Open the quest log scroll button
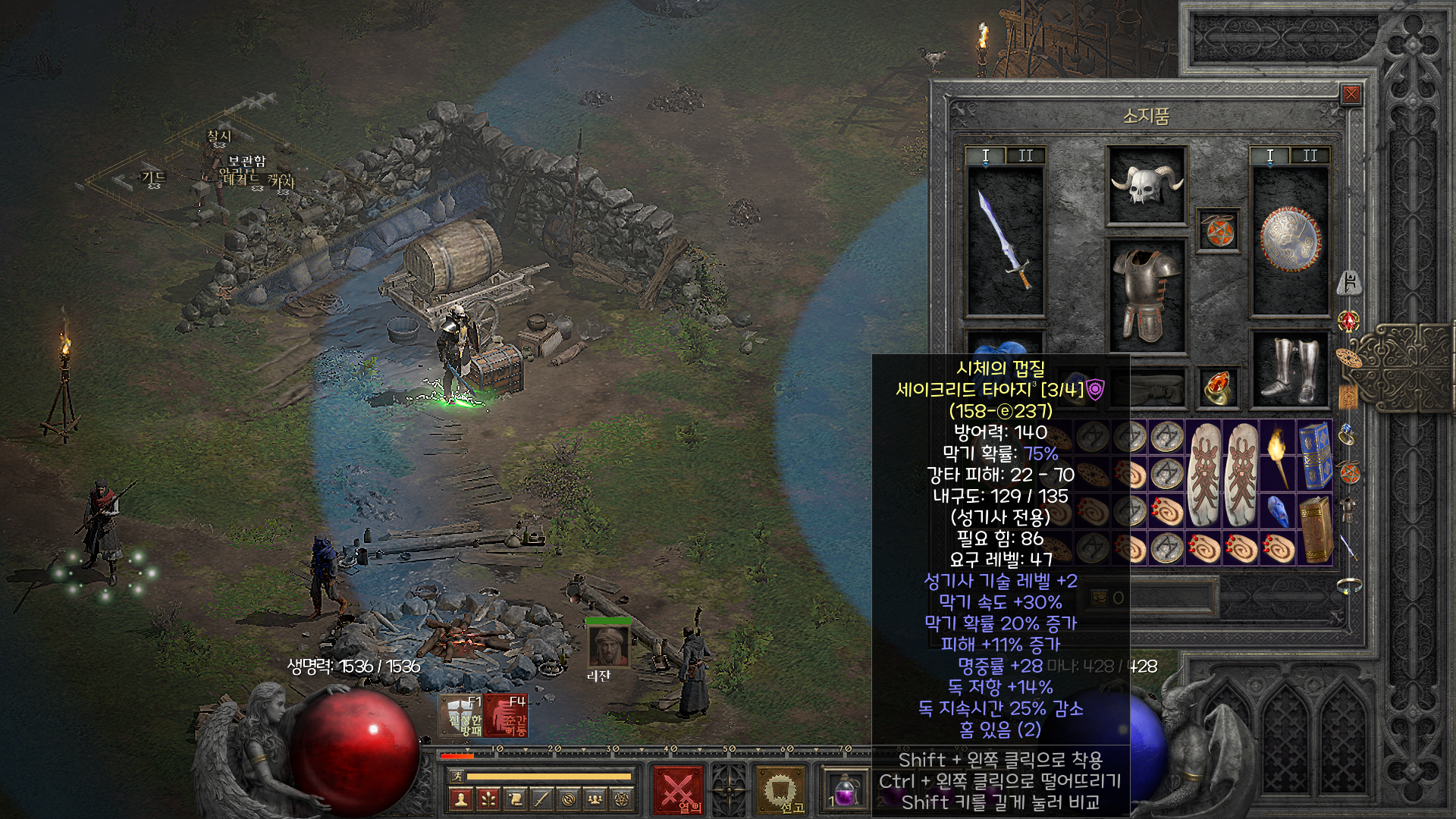Viewport: 1456px width, 819px height. [515, 799]
